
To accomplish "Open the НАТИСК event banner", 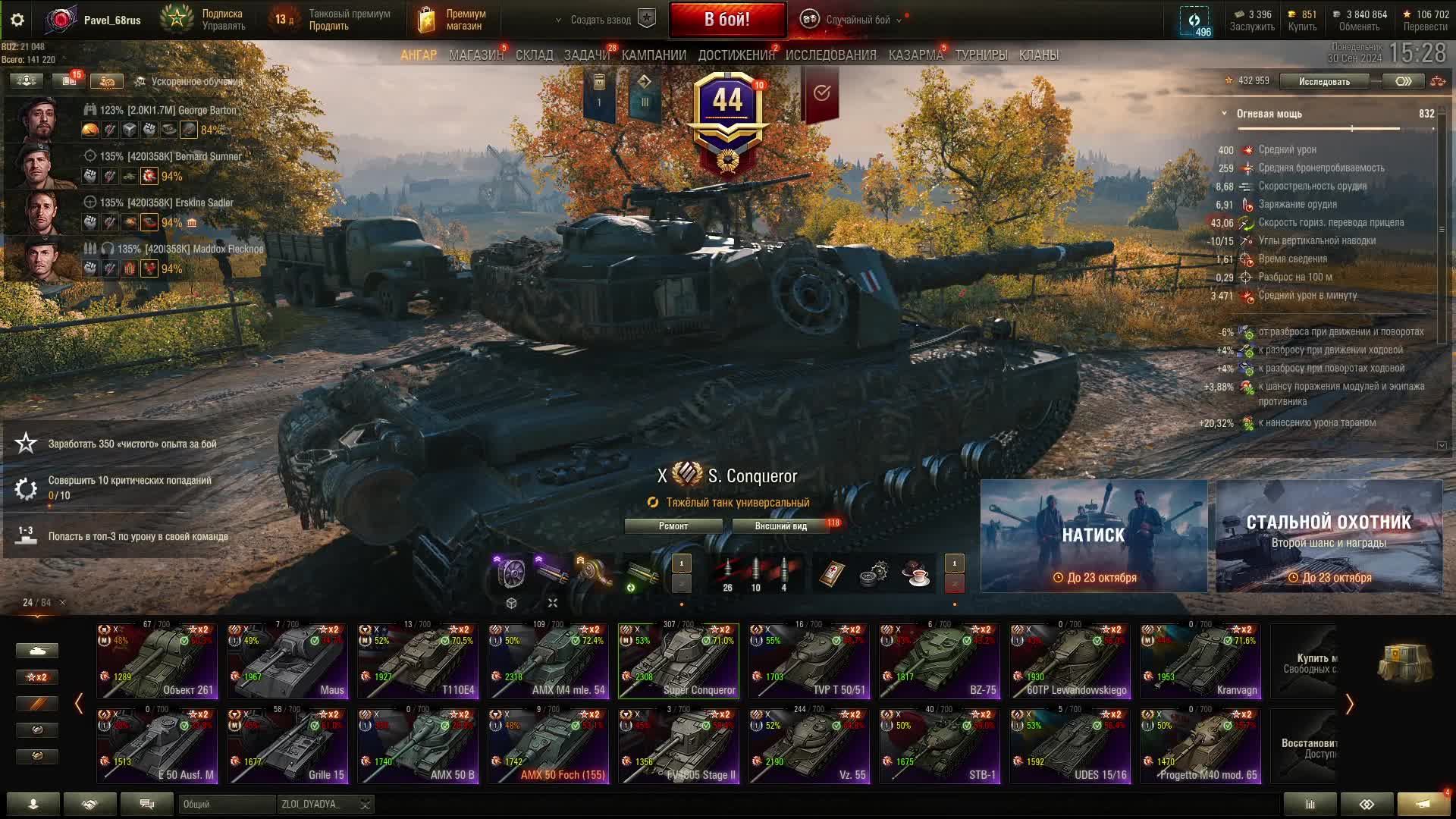I will click(1094, 535).
